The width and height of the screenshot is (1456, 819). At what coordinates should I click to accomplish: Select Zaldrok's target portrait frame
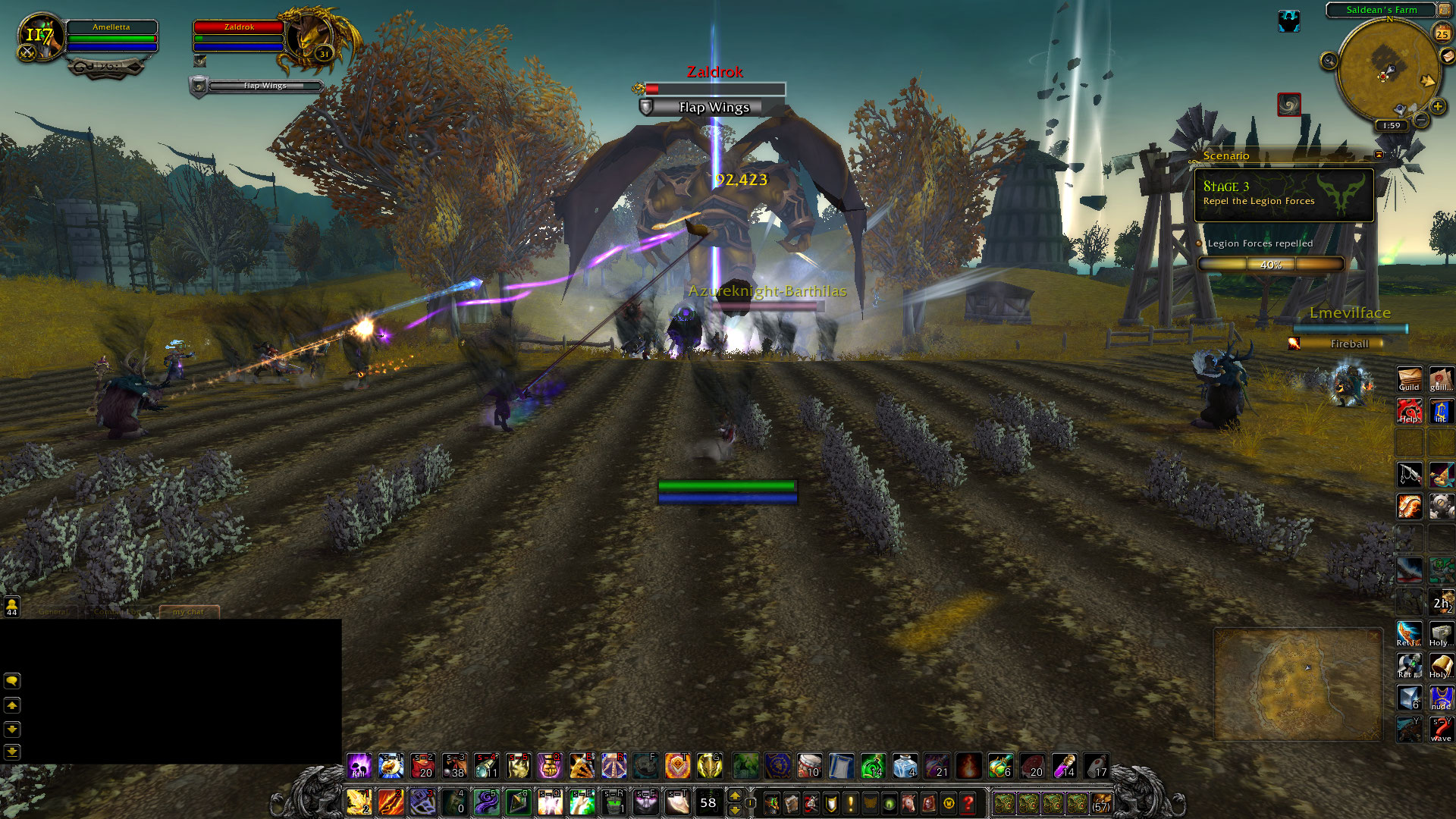coord(309,38)
